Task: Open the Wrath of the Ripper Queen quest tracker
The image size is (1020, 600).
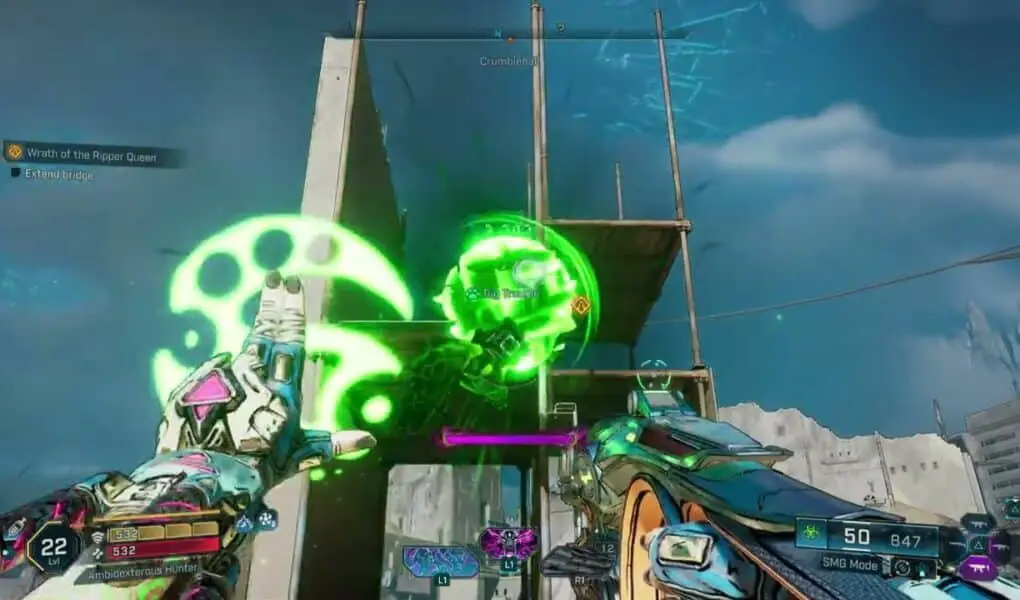Action: [95, 153]
